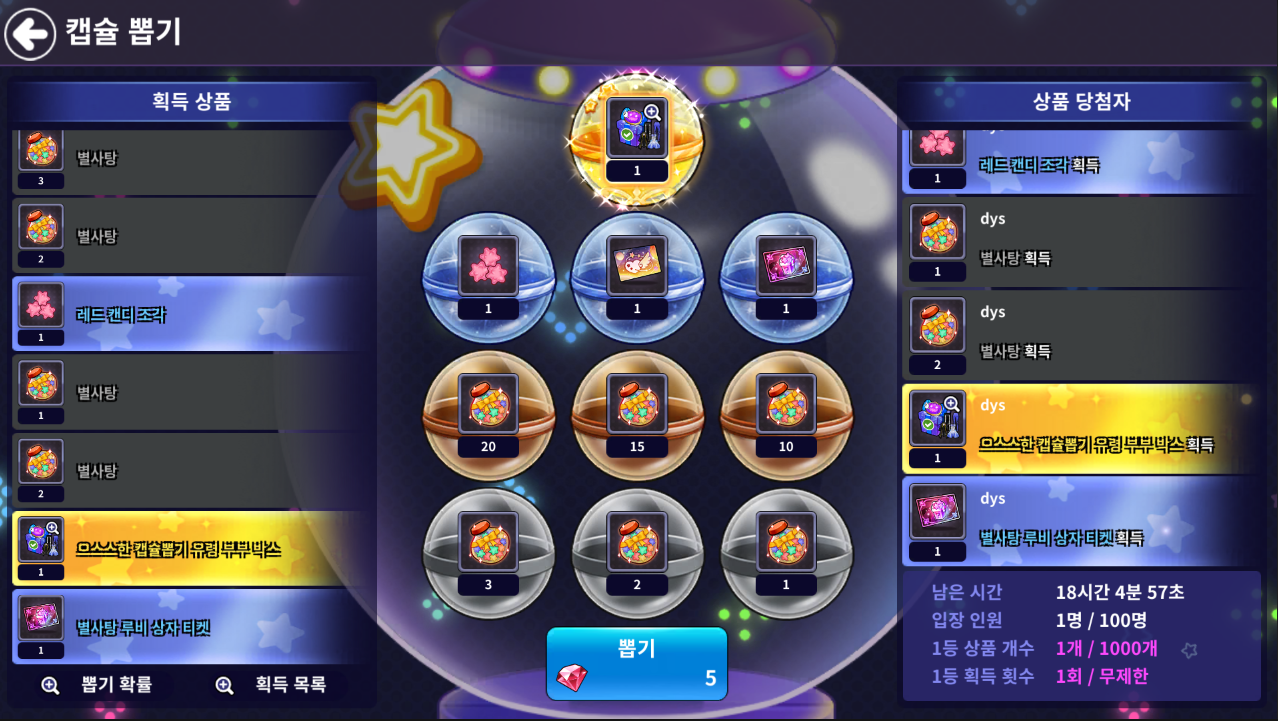Open the 뽑기 확률 probability info

click(98, 685)
